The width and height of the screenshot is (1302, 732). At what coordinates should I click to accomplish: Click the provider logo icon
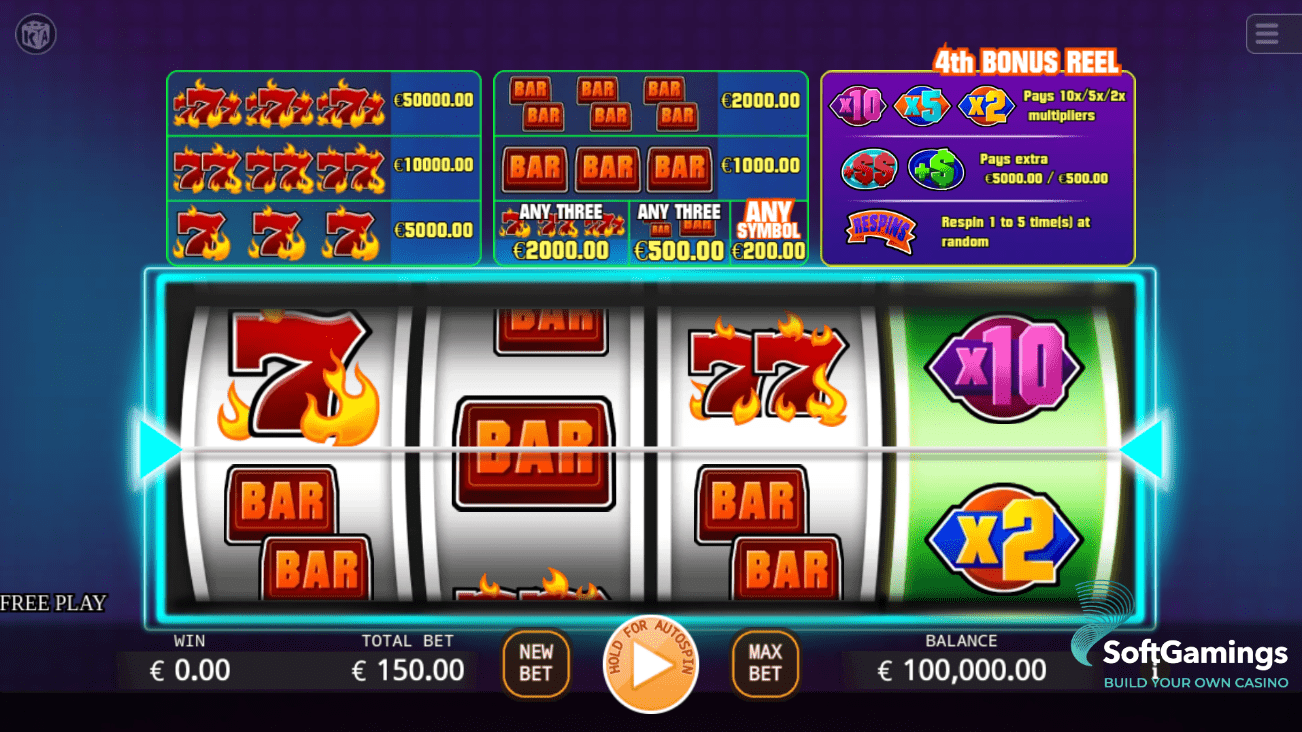click(x=36, y=35)
